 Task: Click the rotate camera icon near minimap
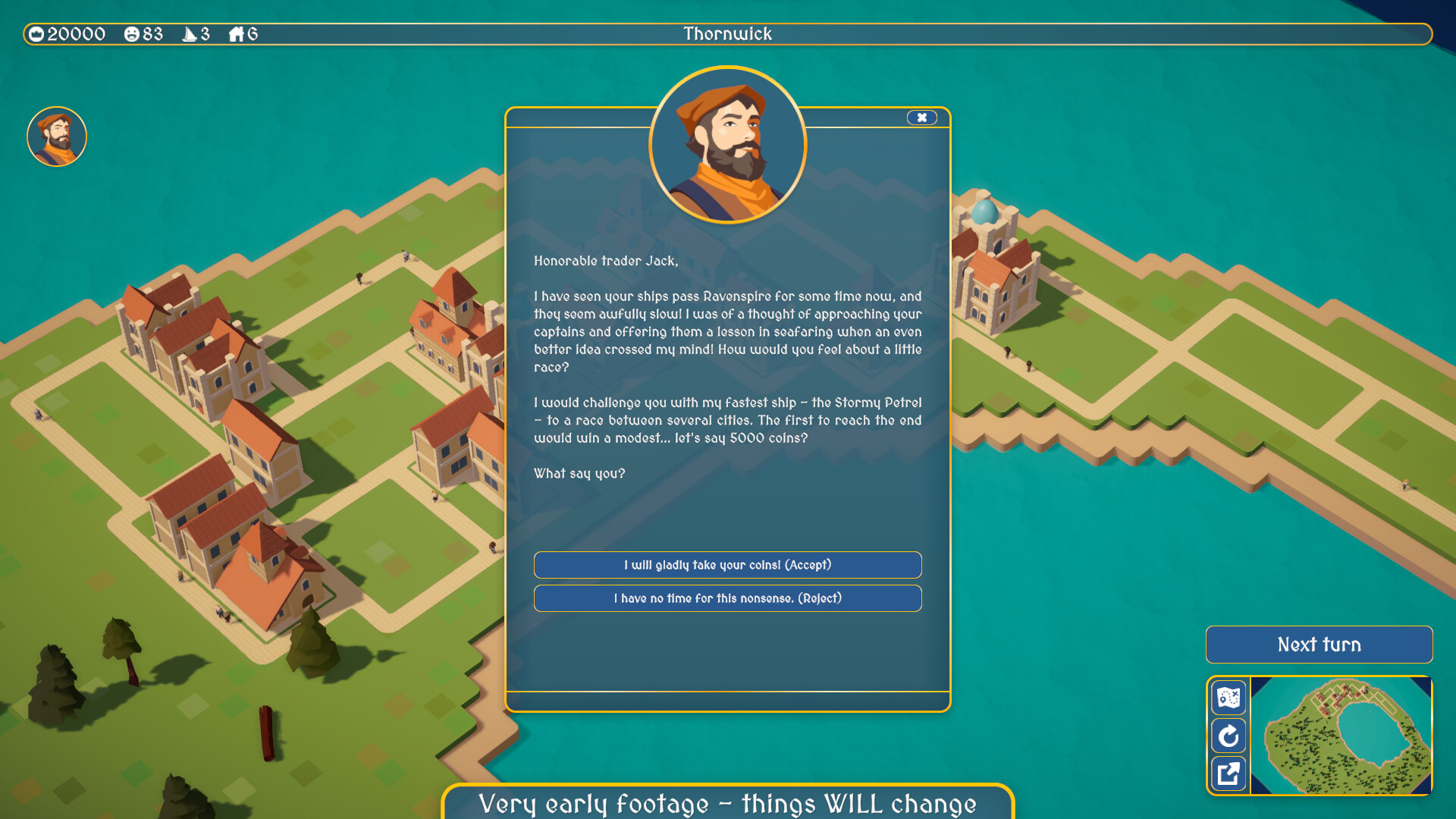tap(1228, 736)
